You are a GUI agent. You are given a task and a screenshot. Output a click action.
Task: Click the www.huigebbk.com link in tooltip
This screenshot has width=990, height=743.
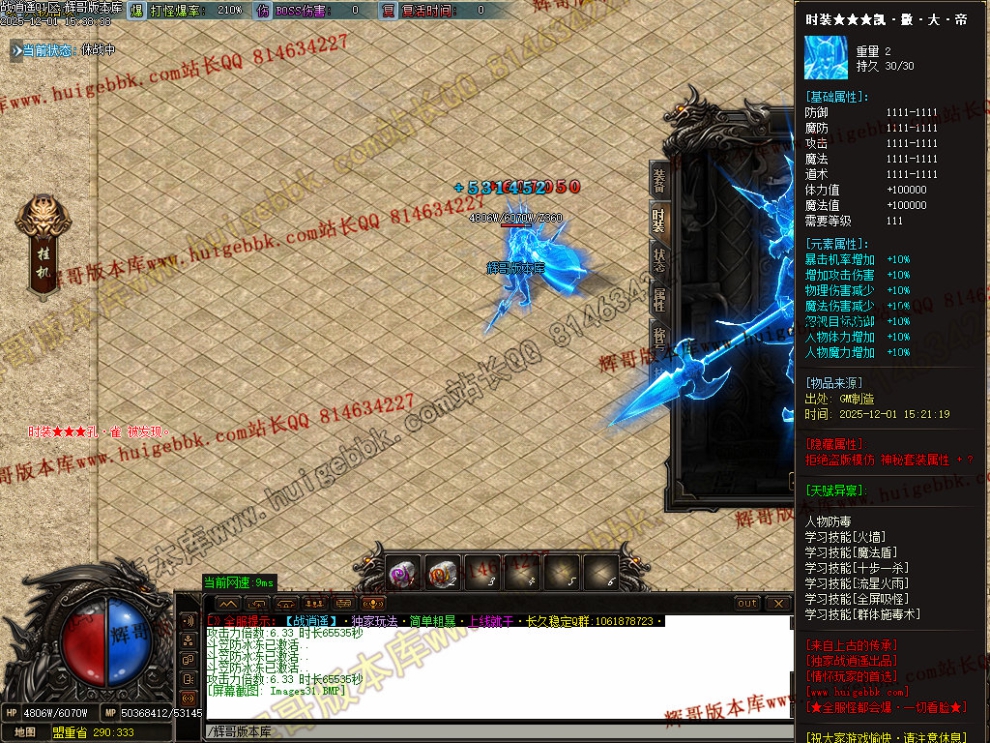click(857, 692)
